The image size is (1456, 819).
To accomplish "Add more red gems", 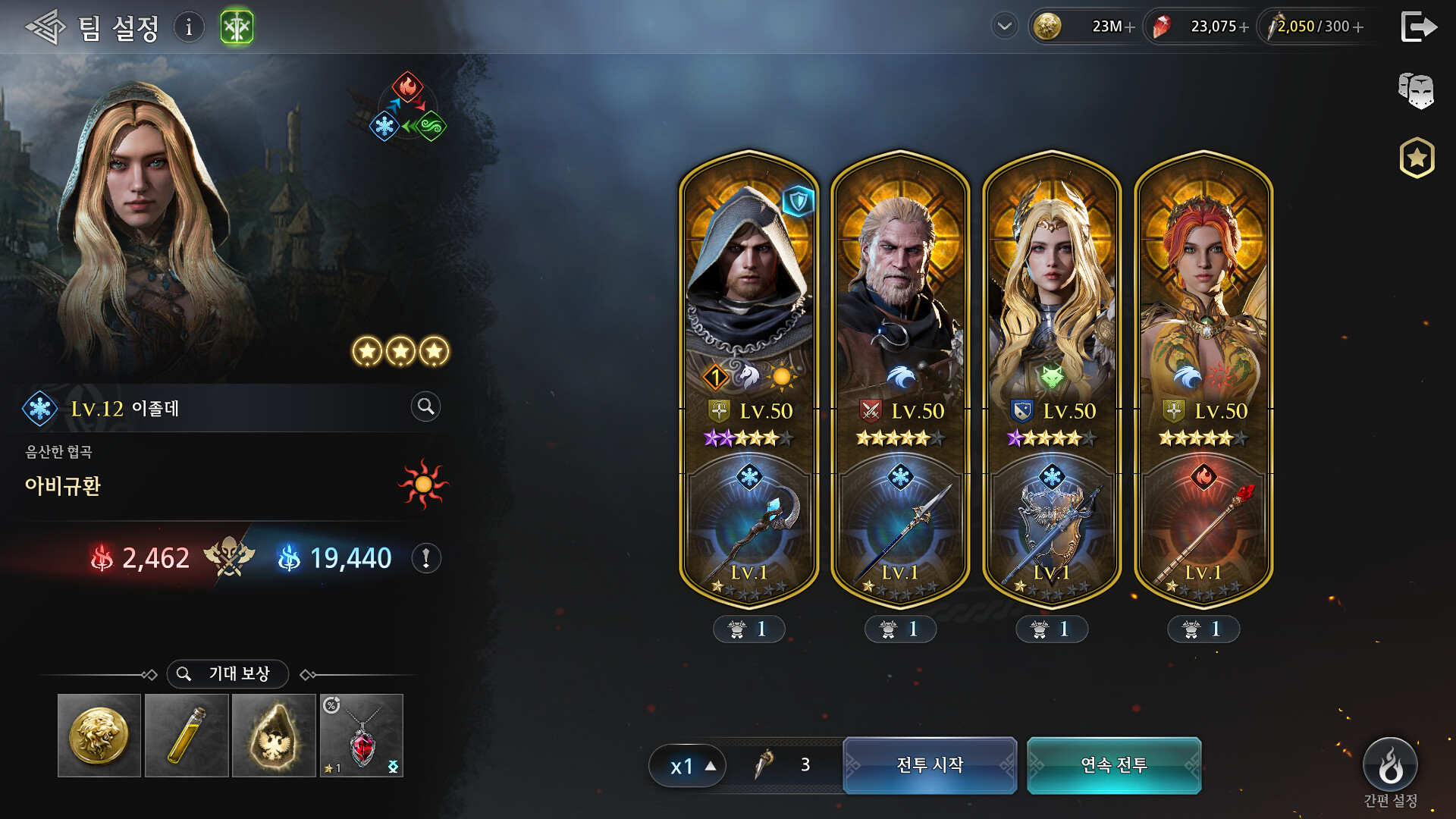I will click(1244, 27).
